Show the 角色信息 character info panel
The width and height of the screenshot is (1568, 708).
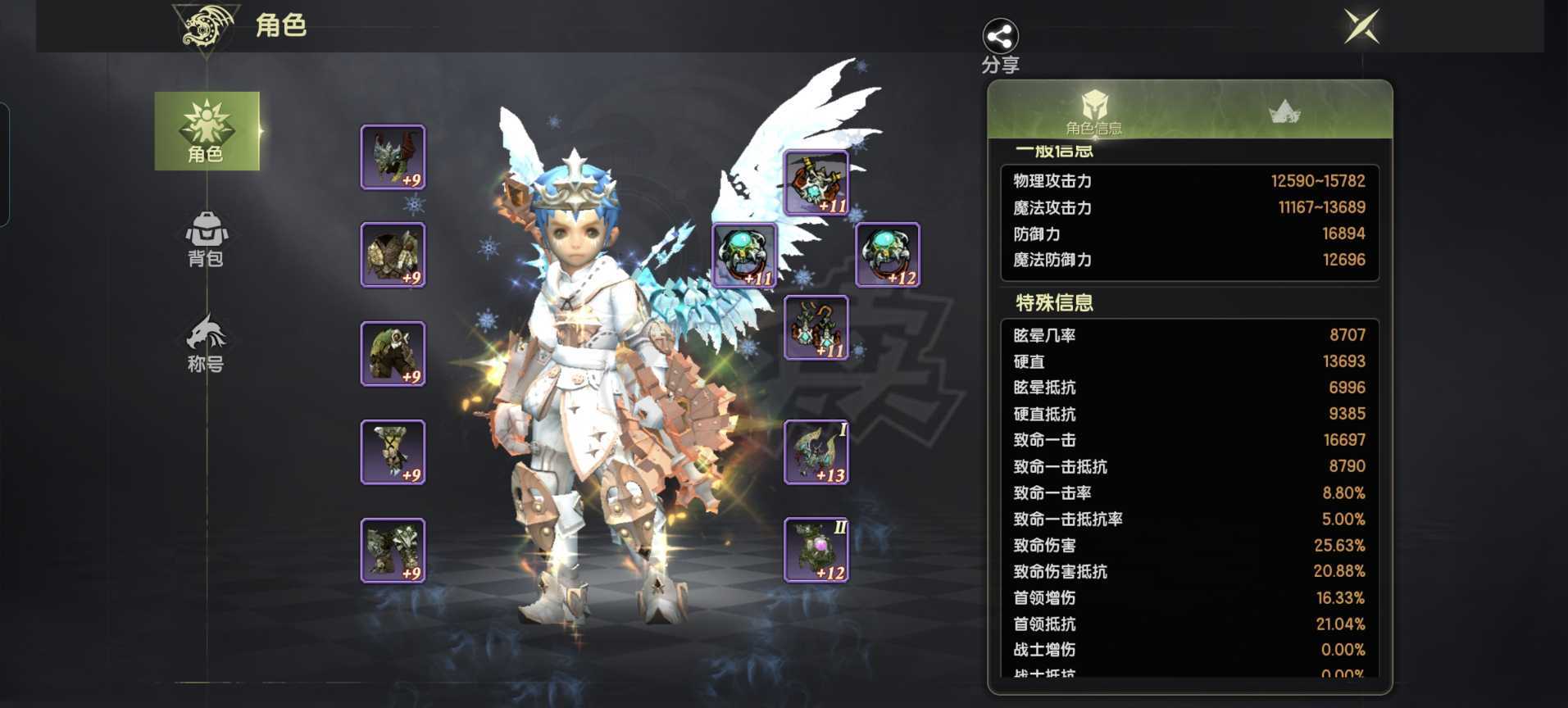point(1093,111)
